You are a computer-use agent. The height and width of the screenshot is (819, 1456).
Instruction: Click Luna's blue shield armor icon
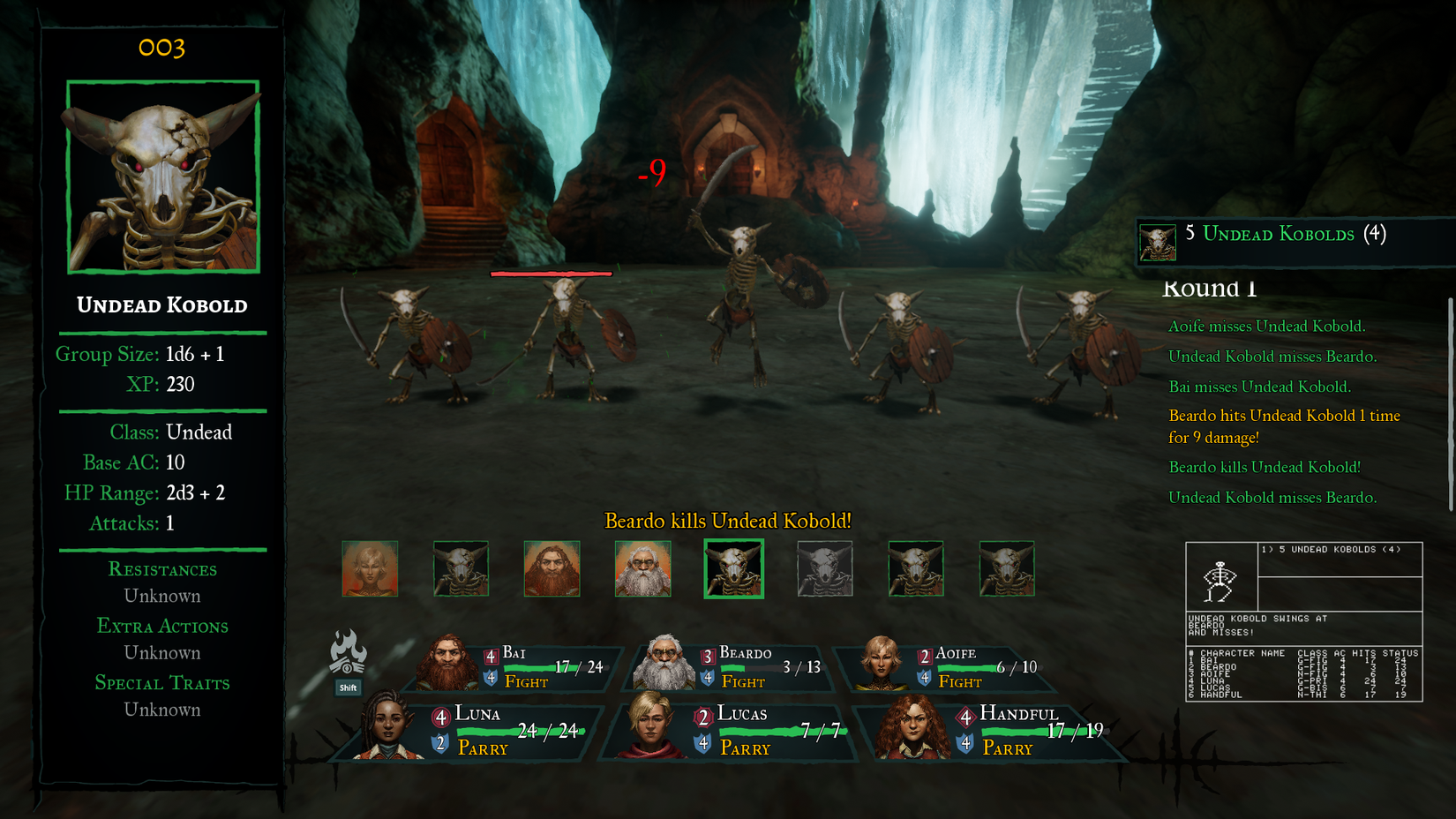(x=438, y=743)
